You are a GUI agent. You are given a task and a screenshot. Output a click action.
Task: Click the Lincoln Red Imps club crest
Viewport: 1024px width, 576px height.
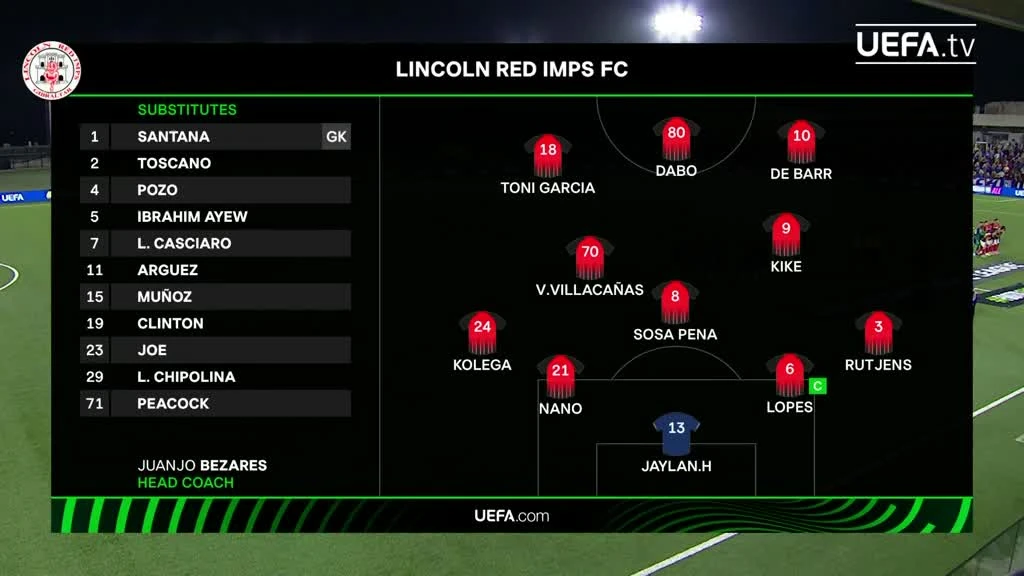click(x=52, y=70)
